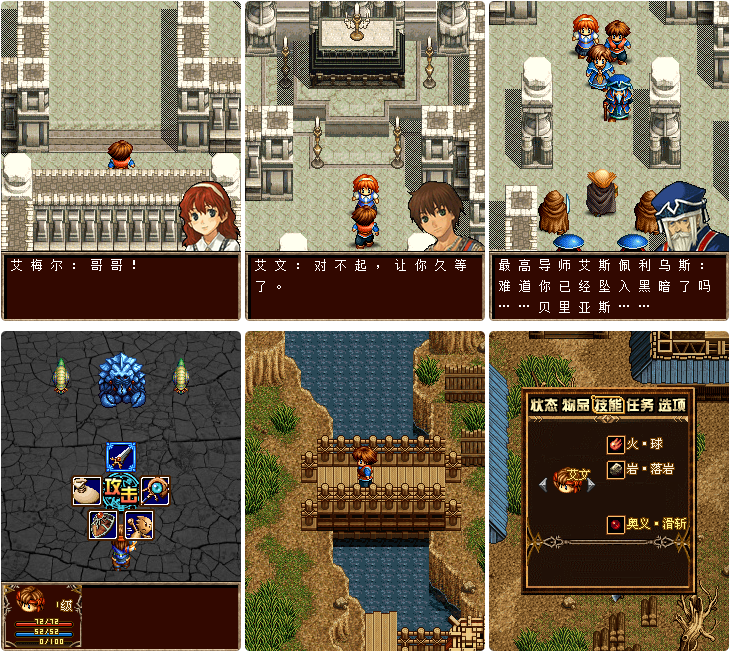Select the shield defend command

pos(103,524)
